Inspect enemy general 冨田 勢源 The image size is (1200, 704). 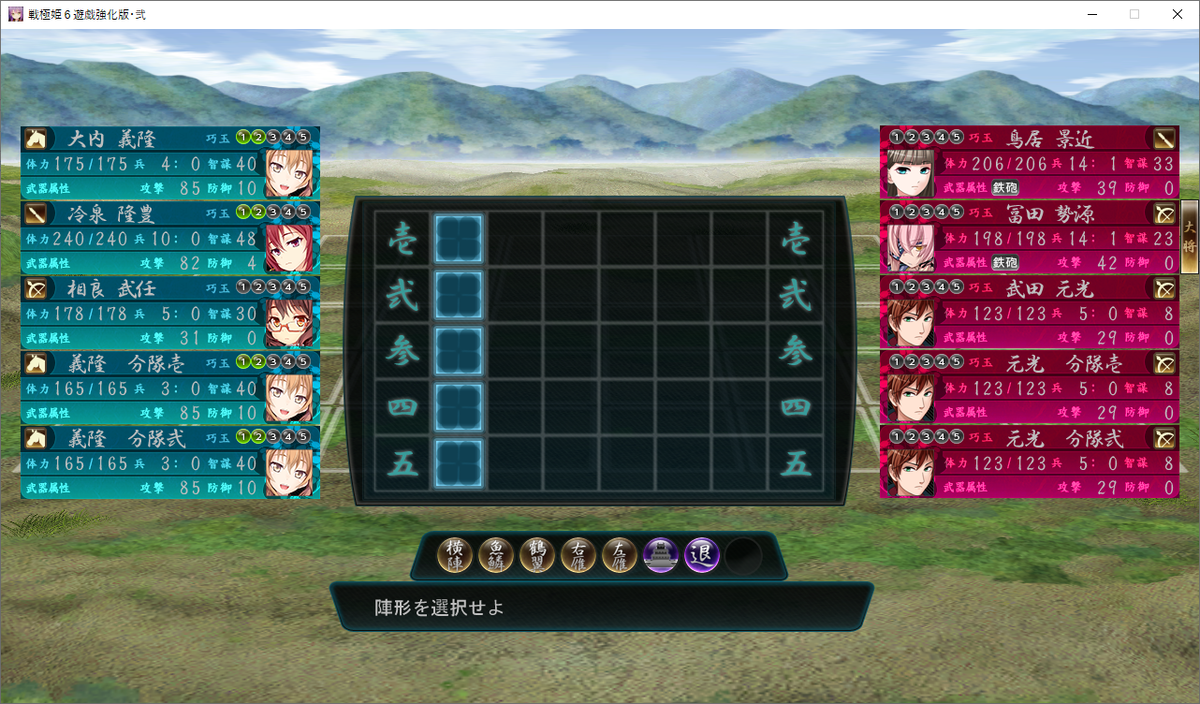tap(1030, 237)
